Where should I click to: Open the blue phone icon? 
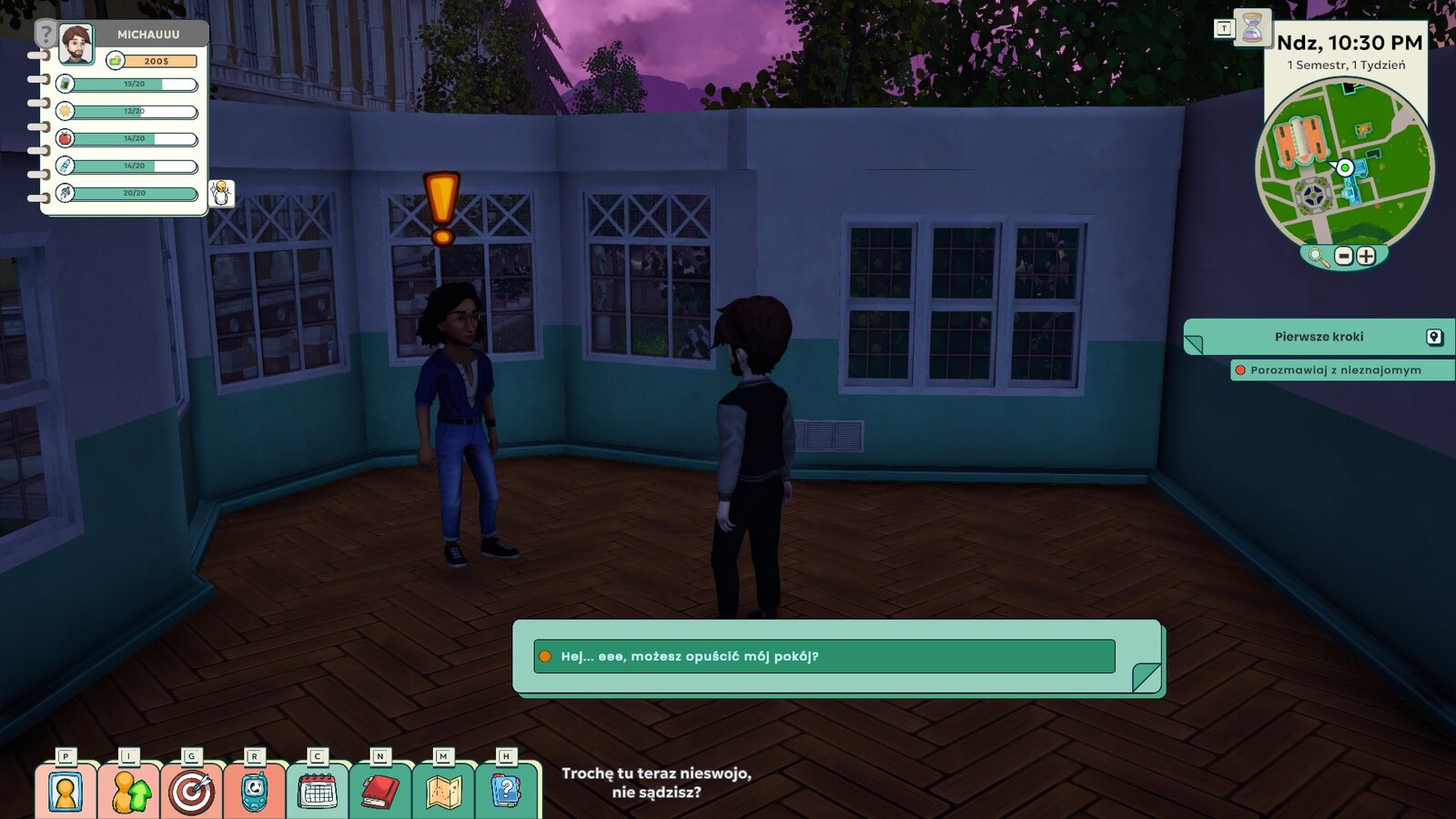point(254,792)
